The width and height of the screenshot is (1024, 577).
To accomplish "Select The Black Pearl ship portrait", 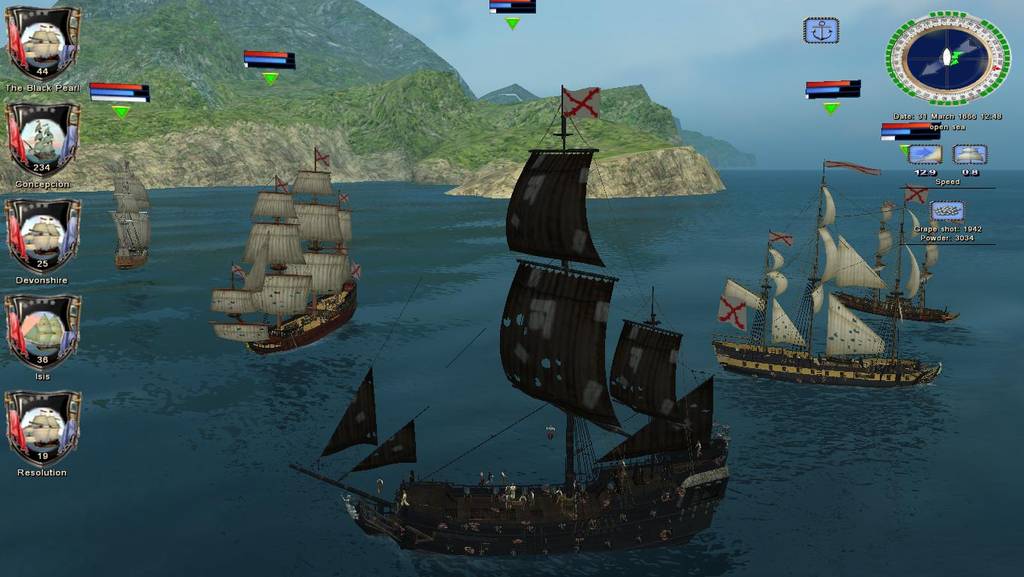I will [43, 42].
